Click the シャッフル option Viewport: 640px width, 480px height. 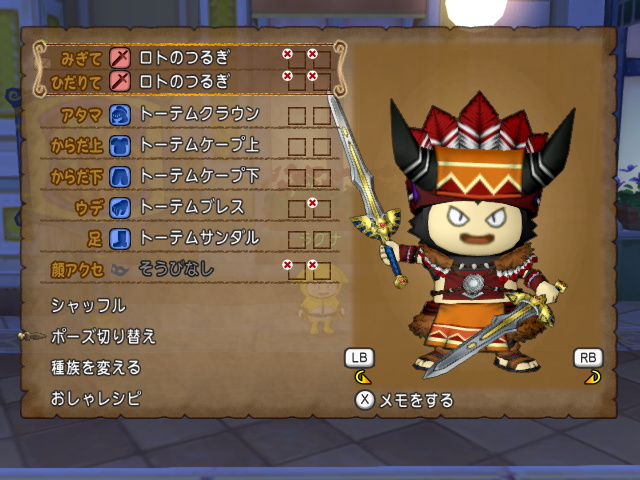89,305
